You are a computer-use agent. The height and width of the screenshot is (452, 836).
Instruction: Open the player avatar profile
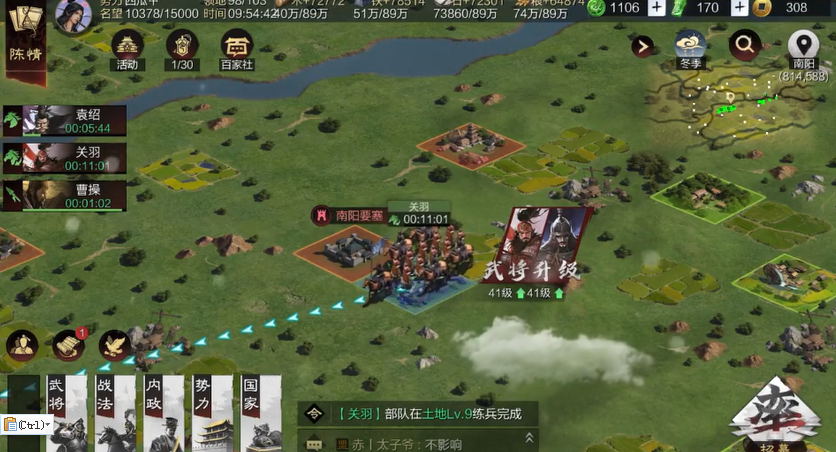73,15
